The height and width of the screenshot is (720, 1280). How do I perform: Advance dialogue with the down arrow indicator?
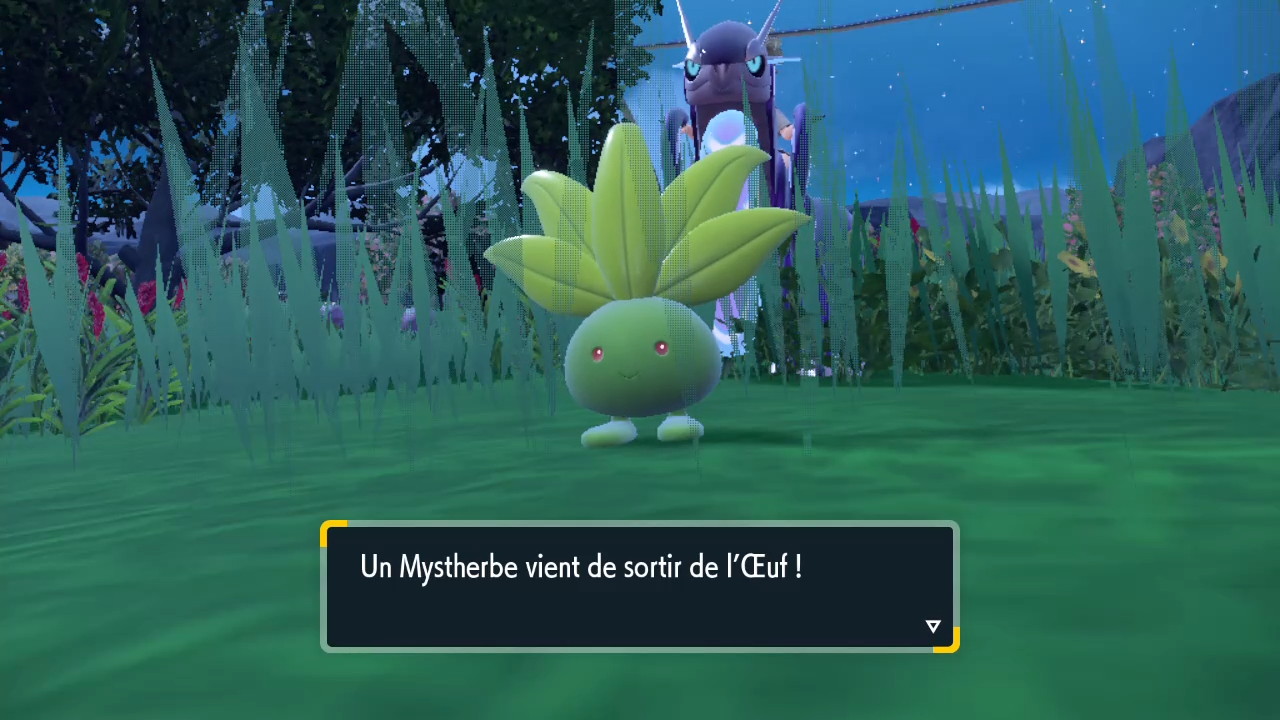coord(933,627)
